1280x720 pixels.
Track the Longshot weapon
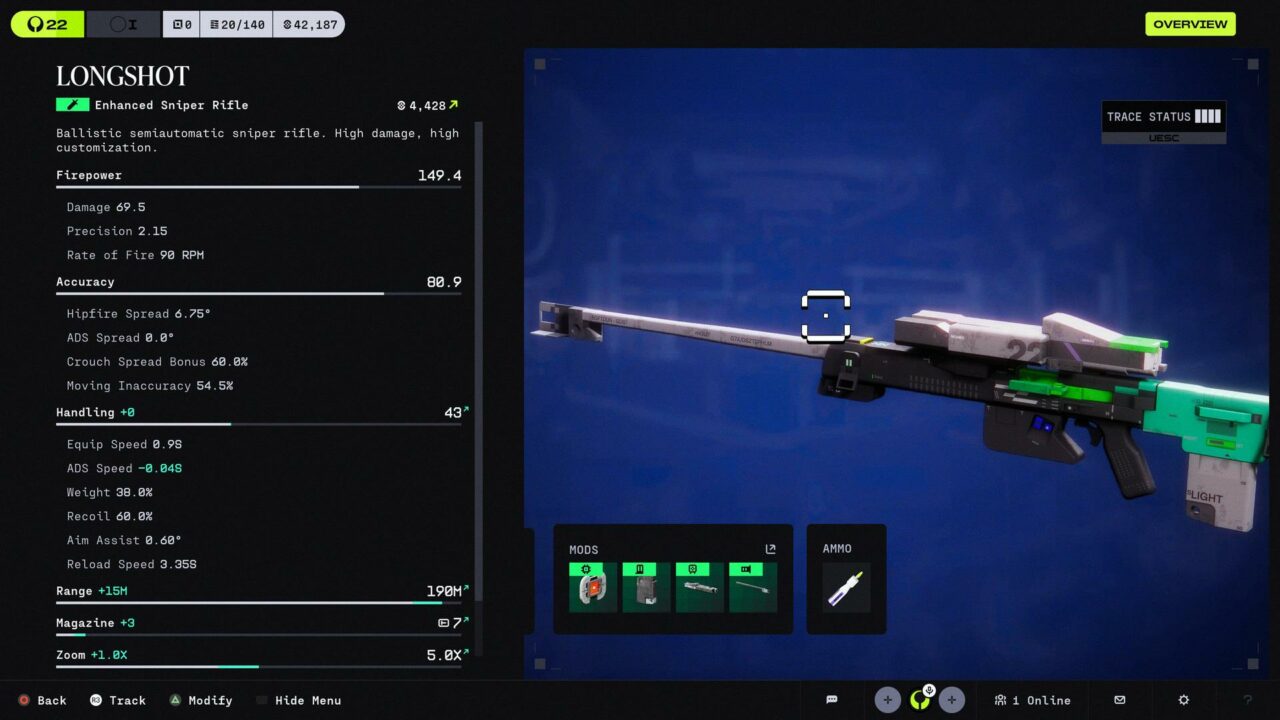[x=117, y=700]
